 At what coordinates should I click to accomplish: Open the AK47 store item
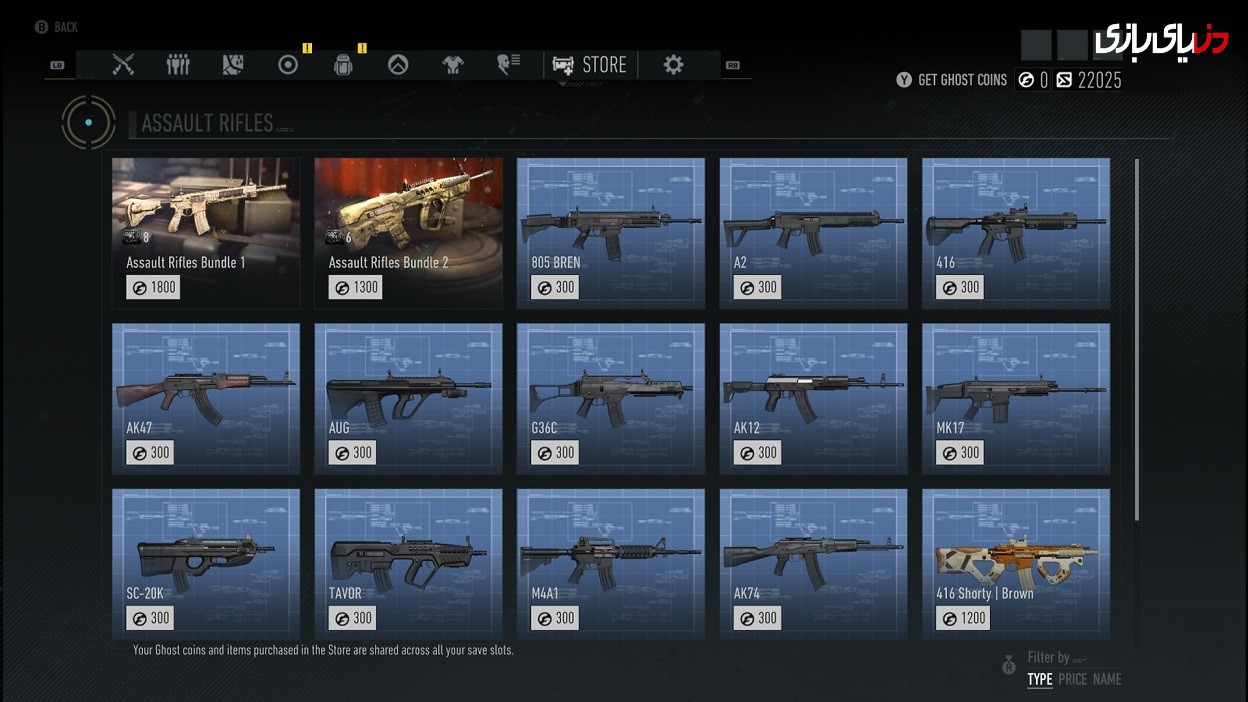click(206, 398)
